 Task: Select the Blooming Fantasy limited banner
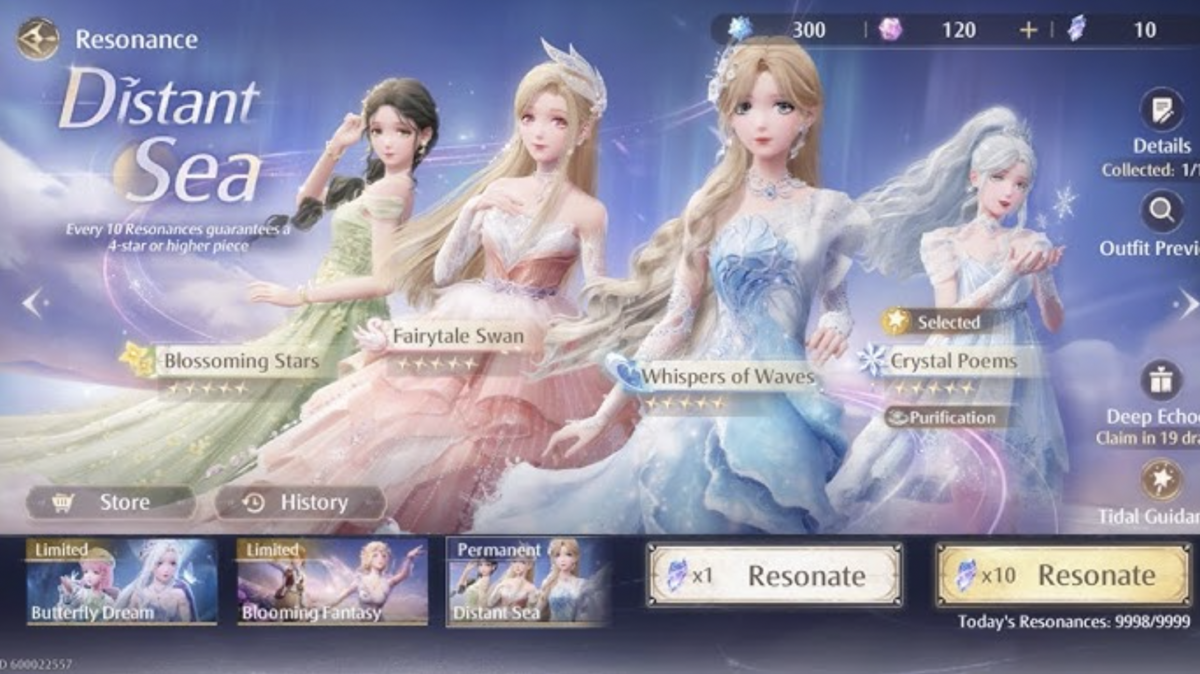click(x=332, y=582)
